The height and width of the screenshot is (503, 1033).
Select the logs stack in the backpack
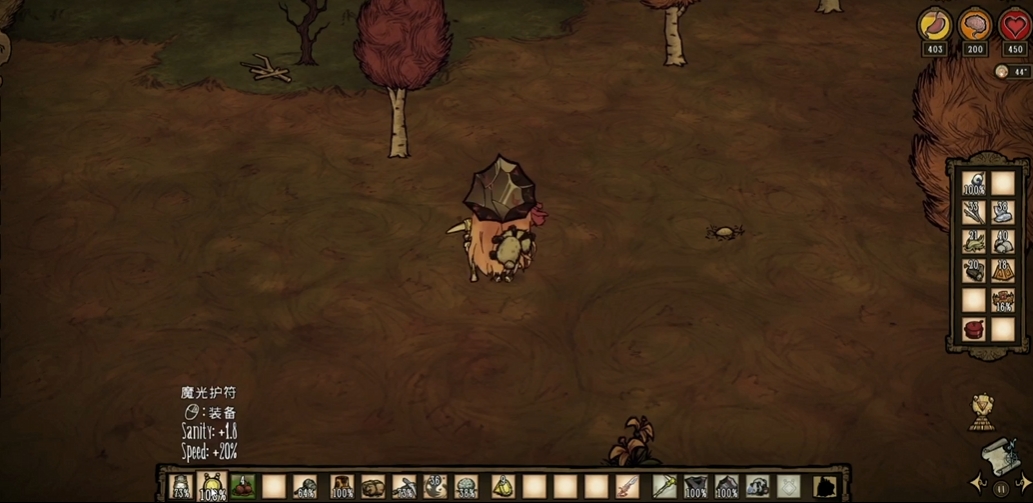pyautogui.click(x=973, y=270)
